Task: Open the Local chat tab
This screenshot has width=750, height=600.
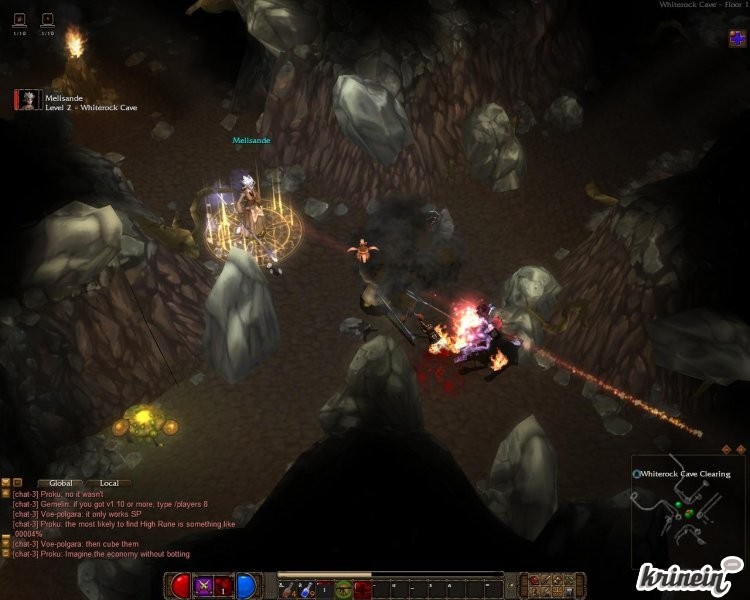Action: click(x=109, y=483)
